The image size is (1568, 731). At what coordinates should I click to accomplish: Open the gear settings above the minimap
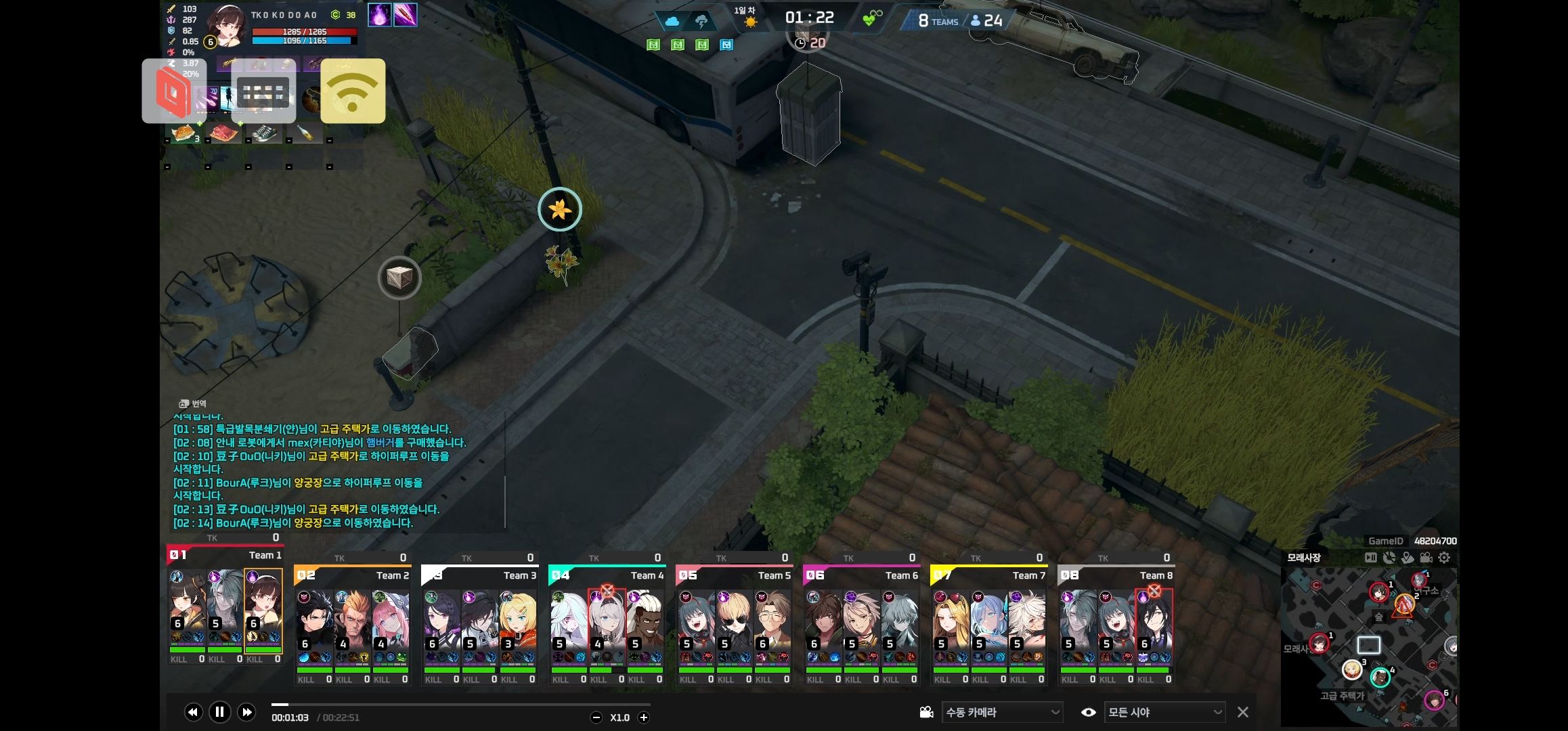click(x=1444, y=558)
